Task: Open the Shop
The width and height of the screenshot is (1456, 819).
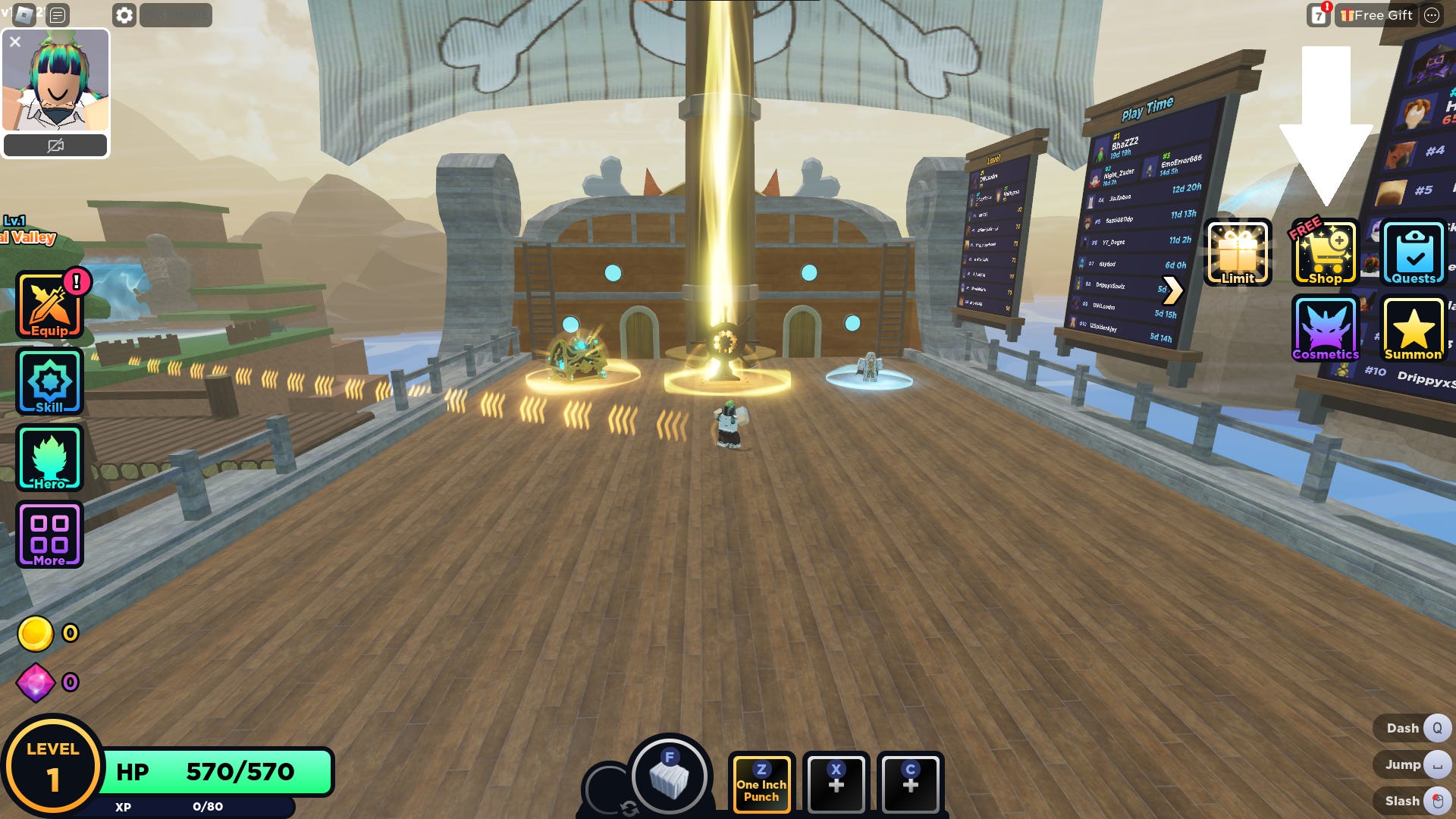Action: 1326,253
